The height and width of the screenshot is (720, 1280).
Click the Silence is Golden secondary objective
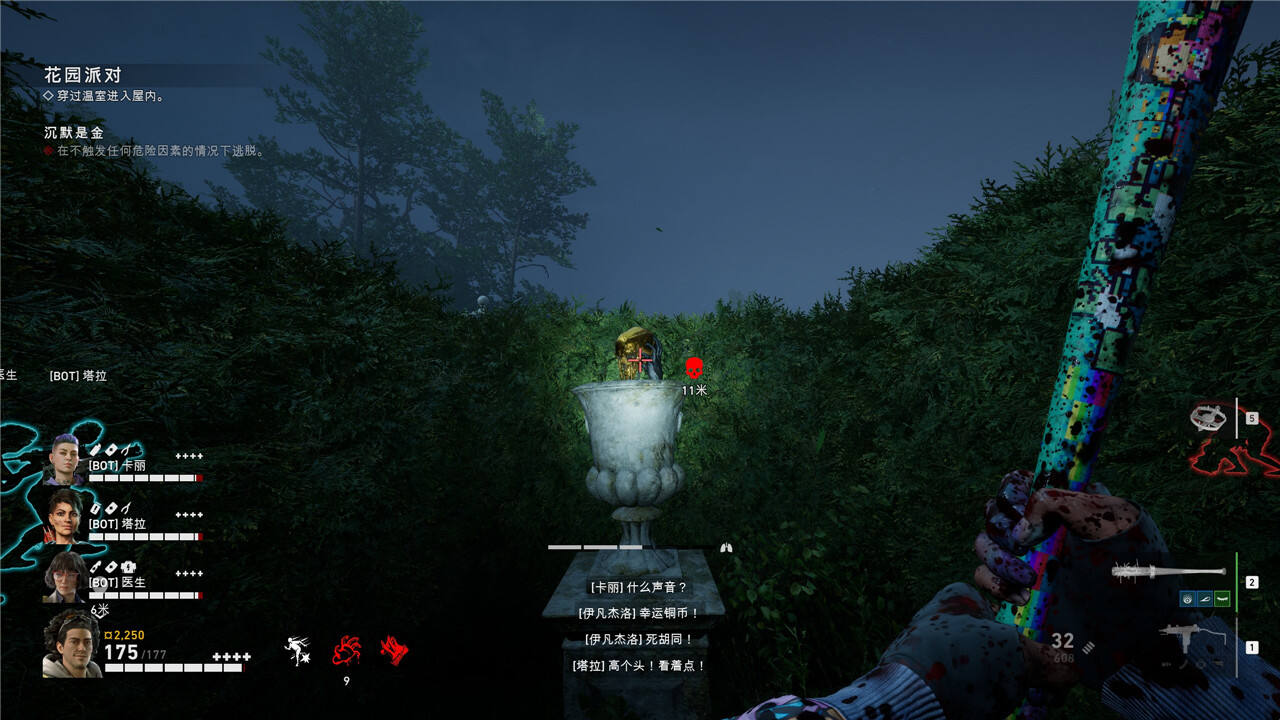click(74, 132)
